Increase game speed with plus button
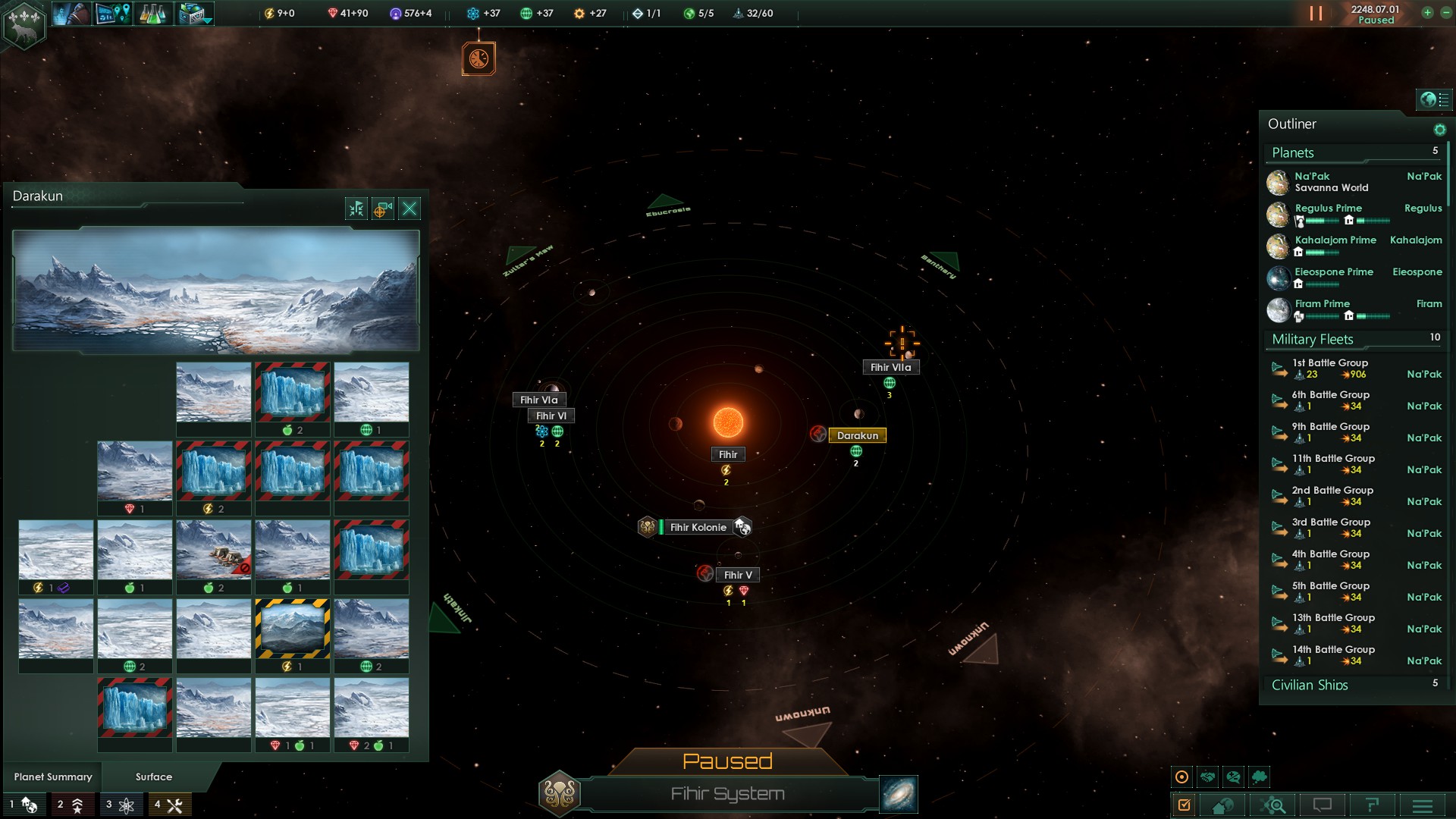Image resolution: width=1456 pixels, height=819 pixels. [1427, 13]
